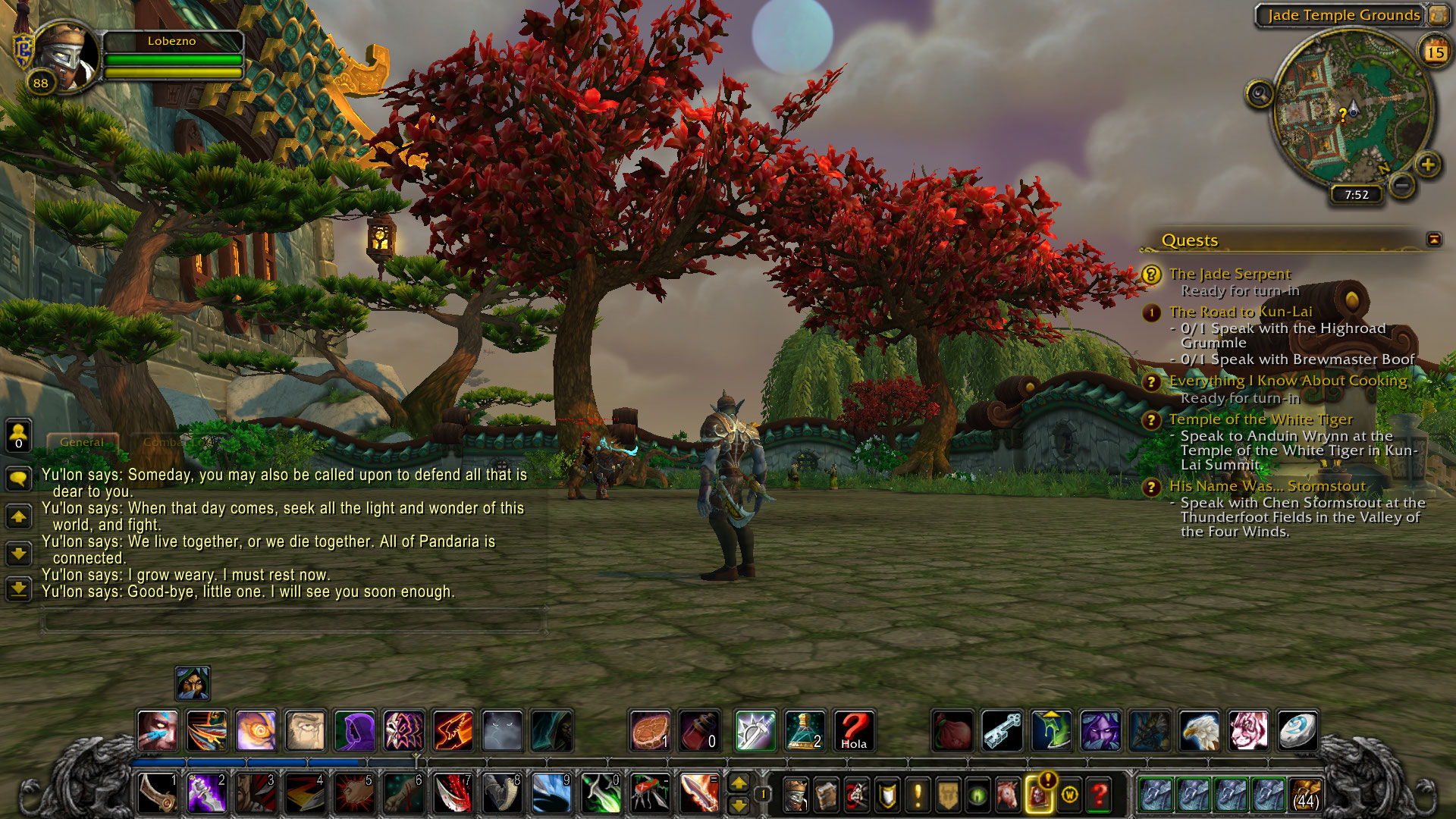Zoom in the minimap with the plus button

pyautogui.click(x=1427, y=164)
